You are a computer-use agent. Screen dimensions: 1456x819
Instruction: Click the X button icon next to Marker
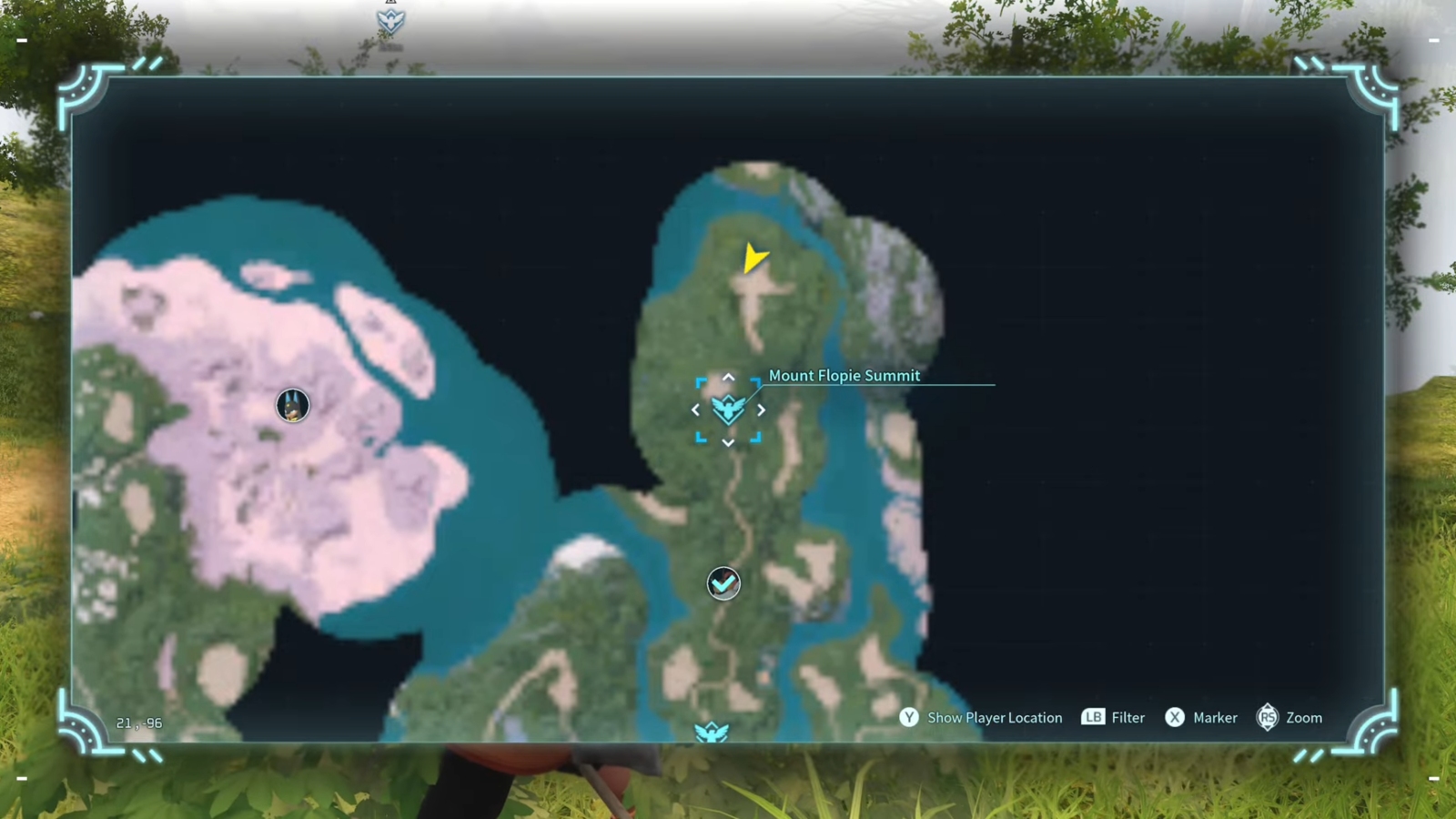(1177, 718)
